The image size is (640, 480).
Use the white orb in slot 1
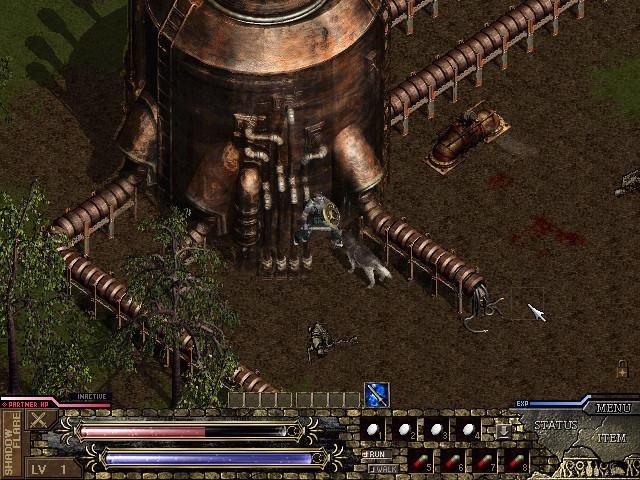pyautogui.click(x=372, y=430)
